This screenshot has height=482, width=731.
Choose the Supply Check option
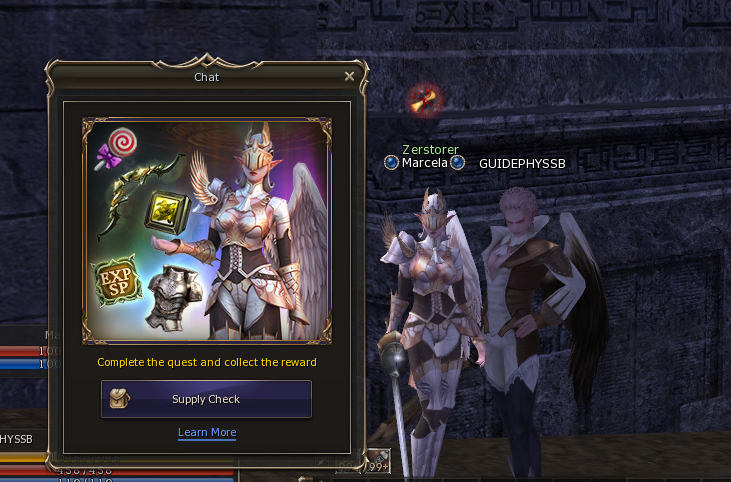tap(206, 399)
